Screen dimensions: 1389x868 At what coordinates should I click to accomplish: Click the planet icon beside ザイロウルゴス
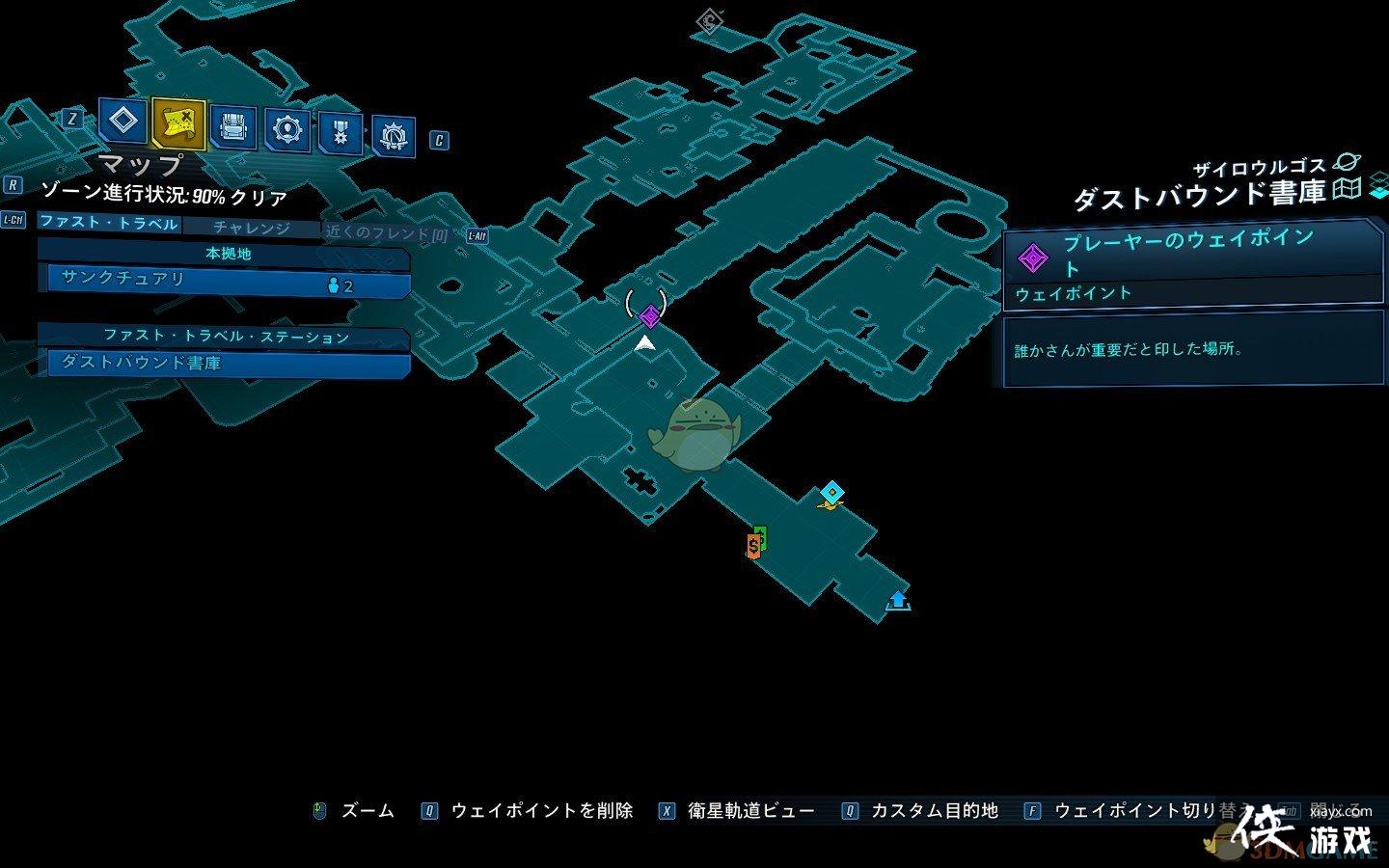[1344, 164]
